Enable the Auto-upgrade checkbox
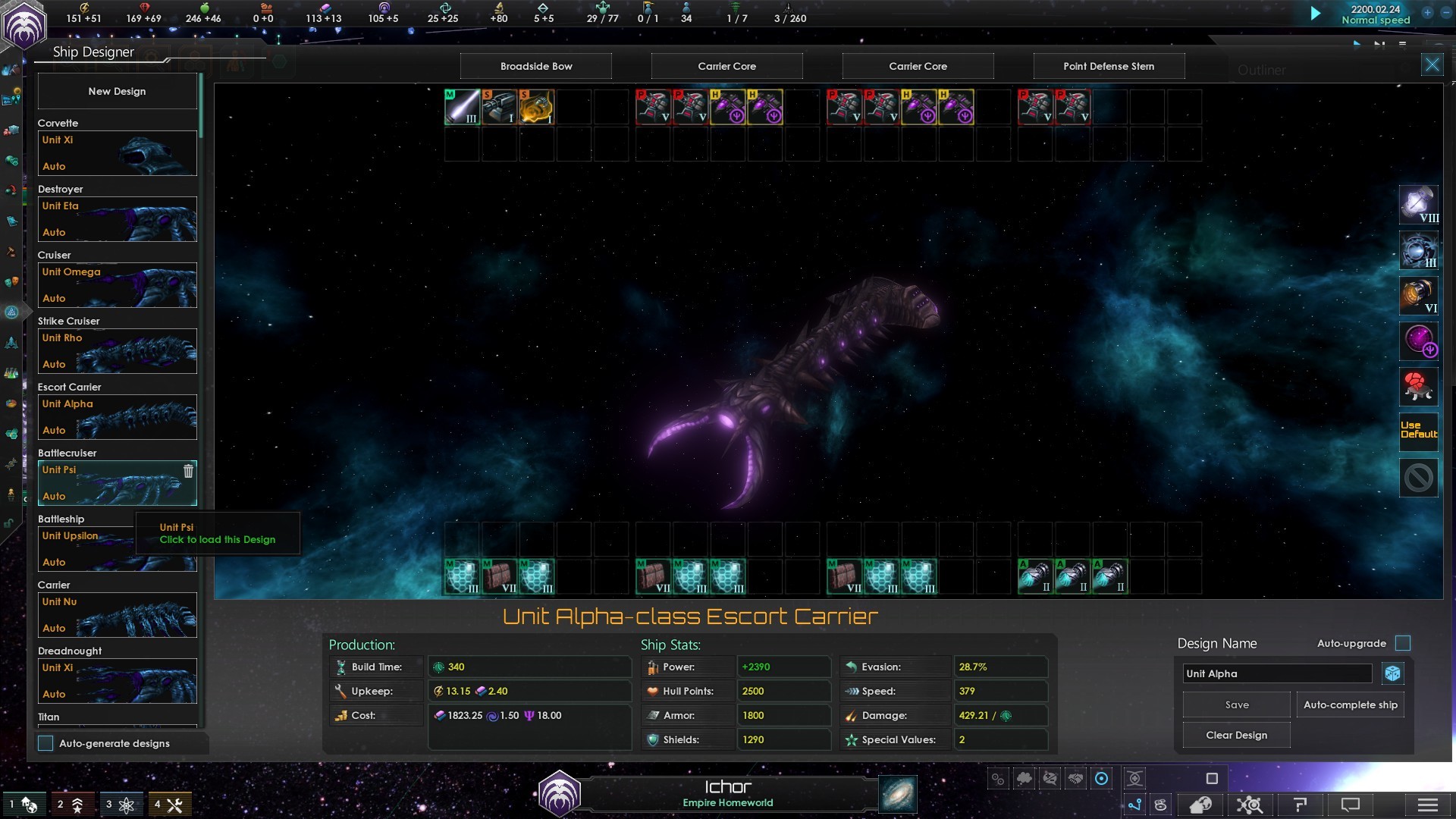This screenshot has width=1456, height=819. [x=1403, y=643]
